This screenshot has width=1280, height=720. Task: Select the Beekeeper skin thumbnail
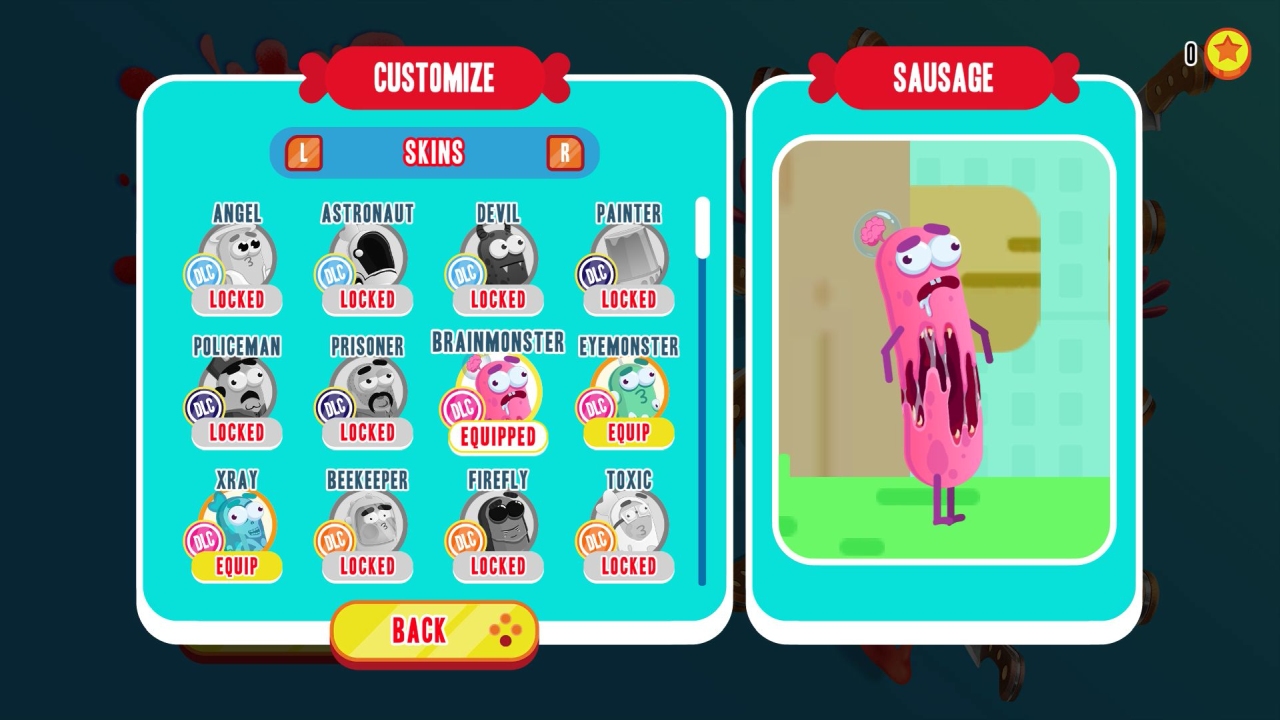pyautogui.click(x=366, y=521)
